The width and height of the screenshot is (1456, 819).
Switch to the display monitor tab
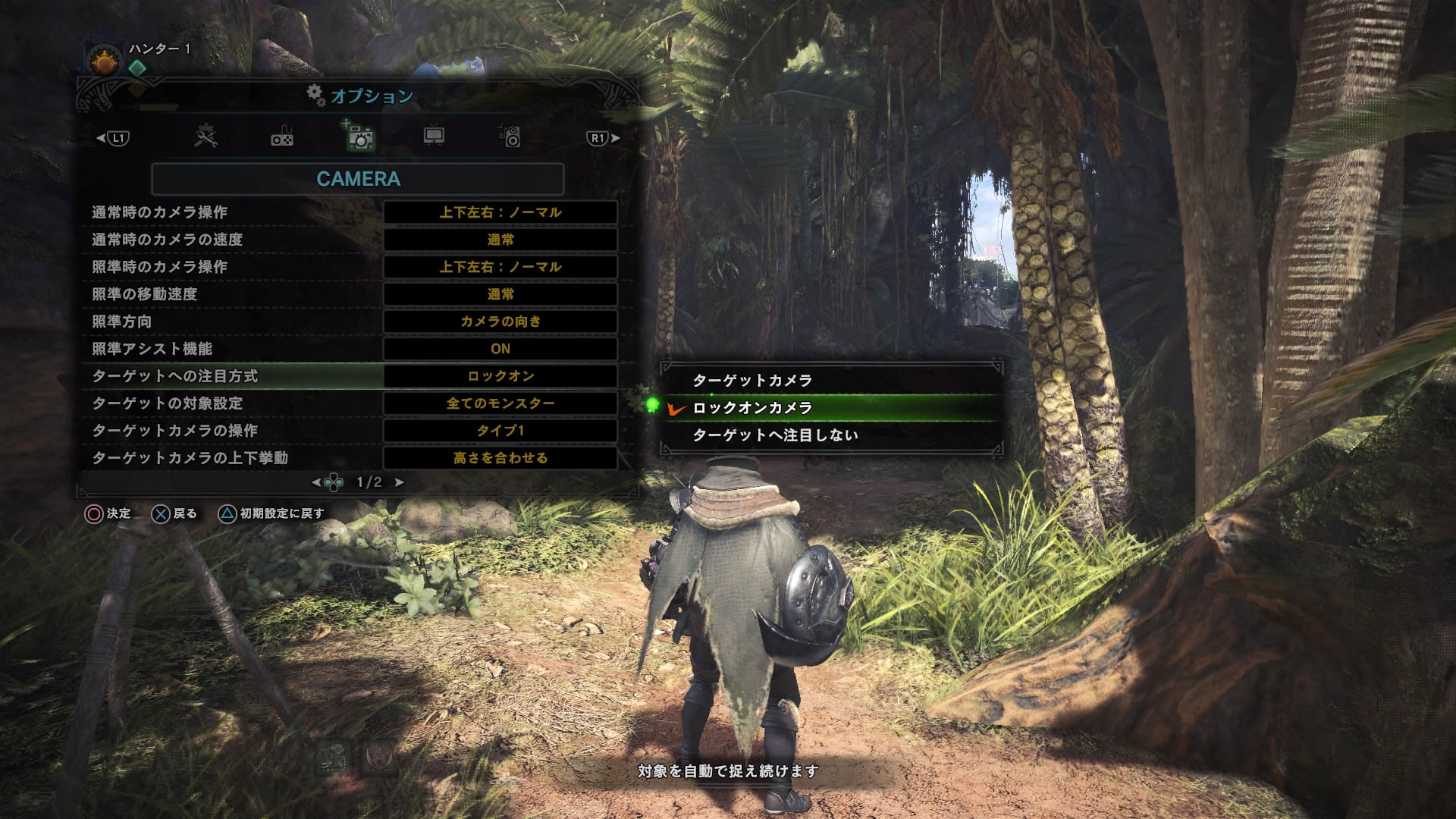(x=434, y=136)
